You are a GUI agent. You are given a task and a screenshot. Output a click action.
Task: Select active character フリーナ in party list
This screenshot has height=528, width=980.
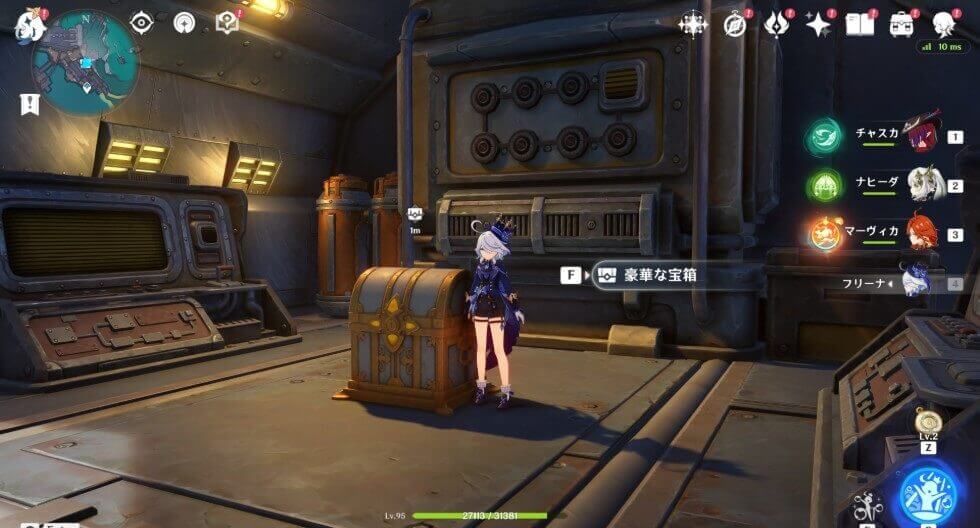click(x=918, y=283)
